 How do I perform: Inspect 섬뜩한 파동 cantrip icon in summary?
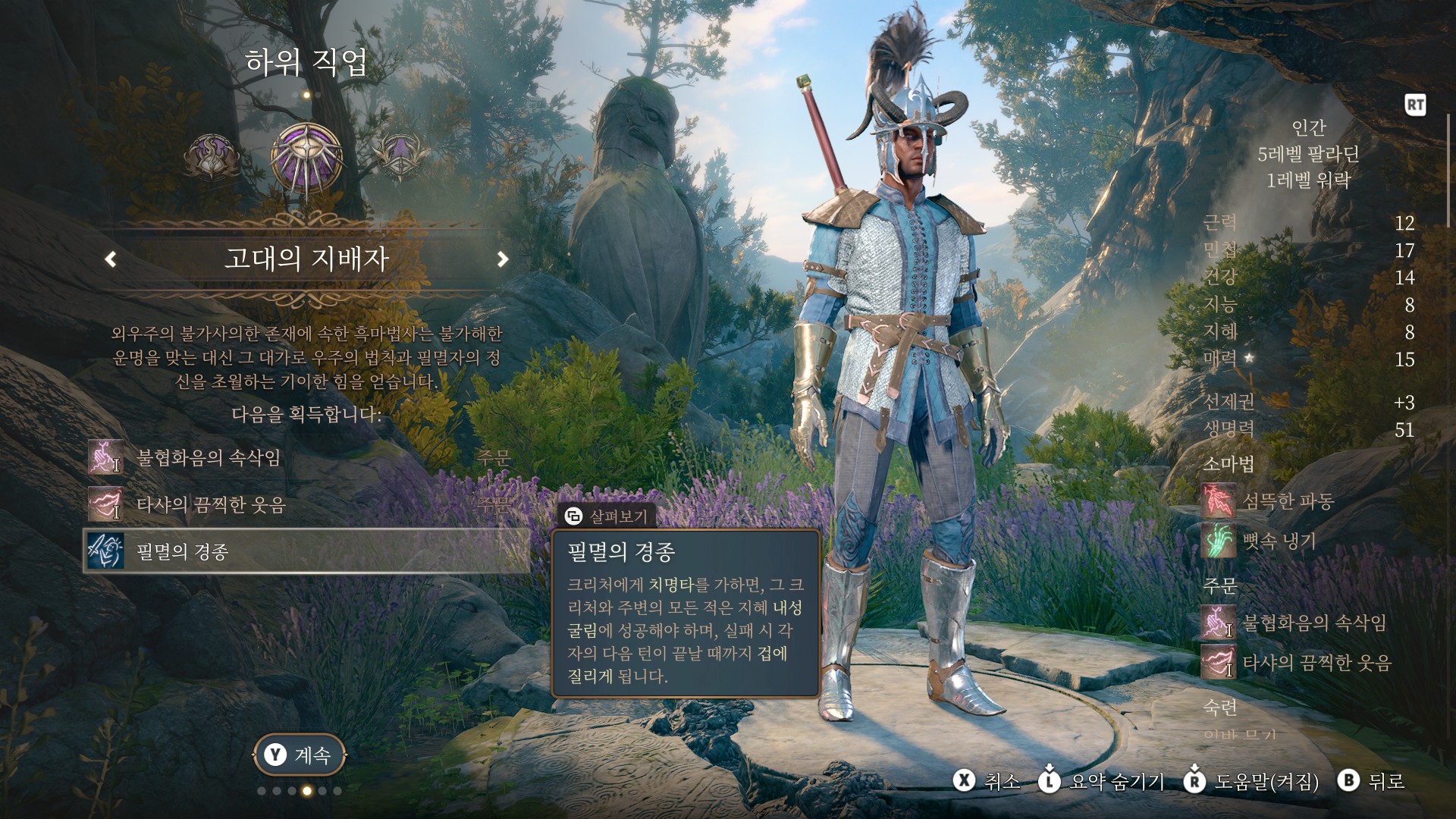(1219, 501)
